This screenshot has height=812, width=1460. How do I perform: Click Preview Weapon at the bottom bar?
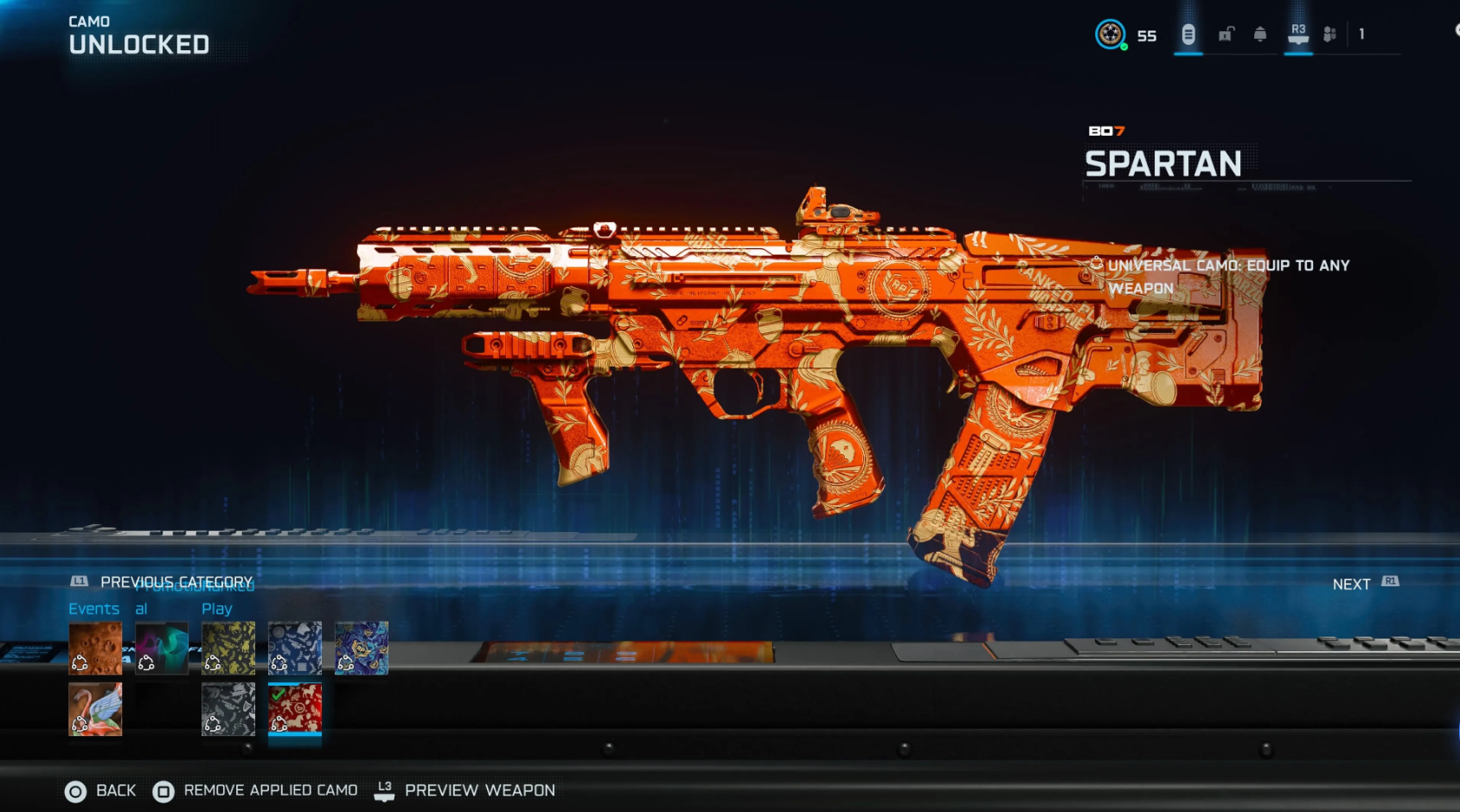pos(479,790)
